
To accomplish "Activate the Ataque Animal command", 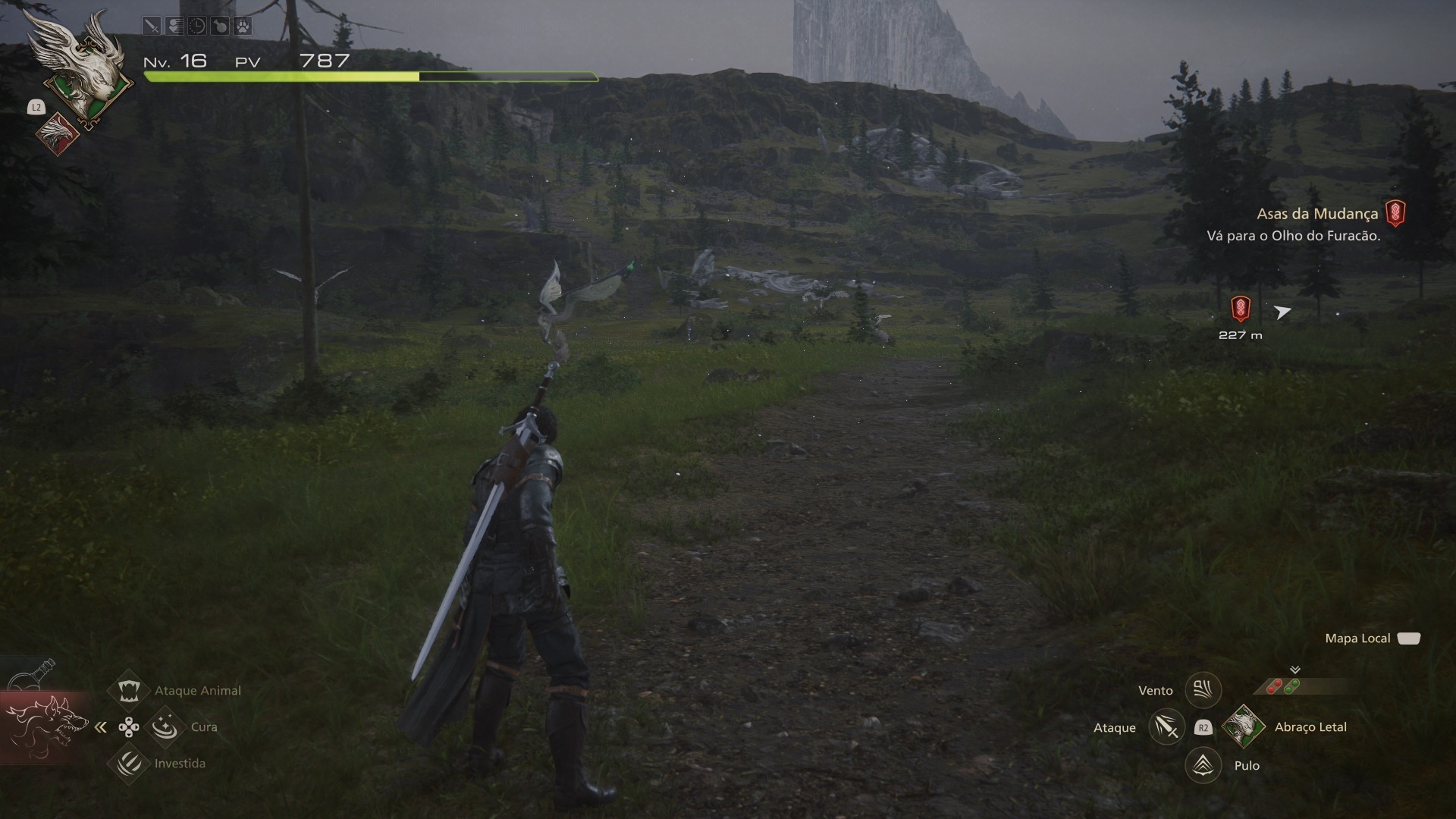I will click(128, 690).
